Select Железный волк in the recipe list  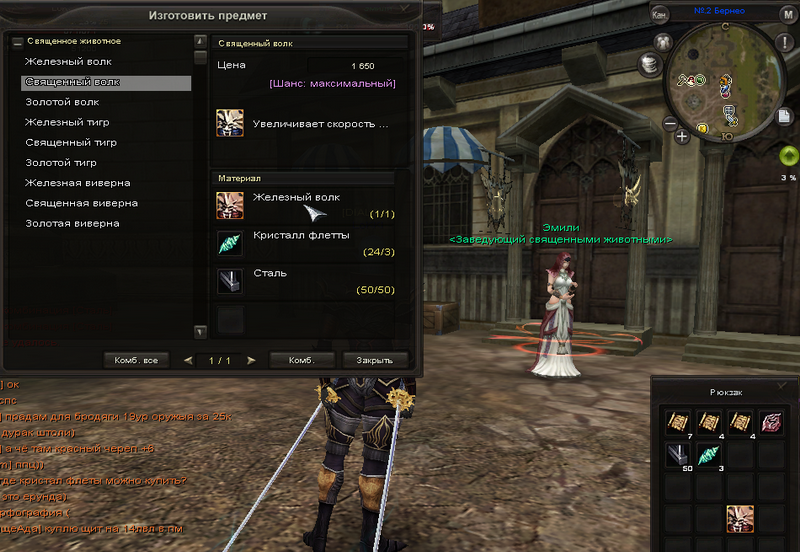pos(68,62)
